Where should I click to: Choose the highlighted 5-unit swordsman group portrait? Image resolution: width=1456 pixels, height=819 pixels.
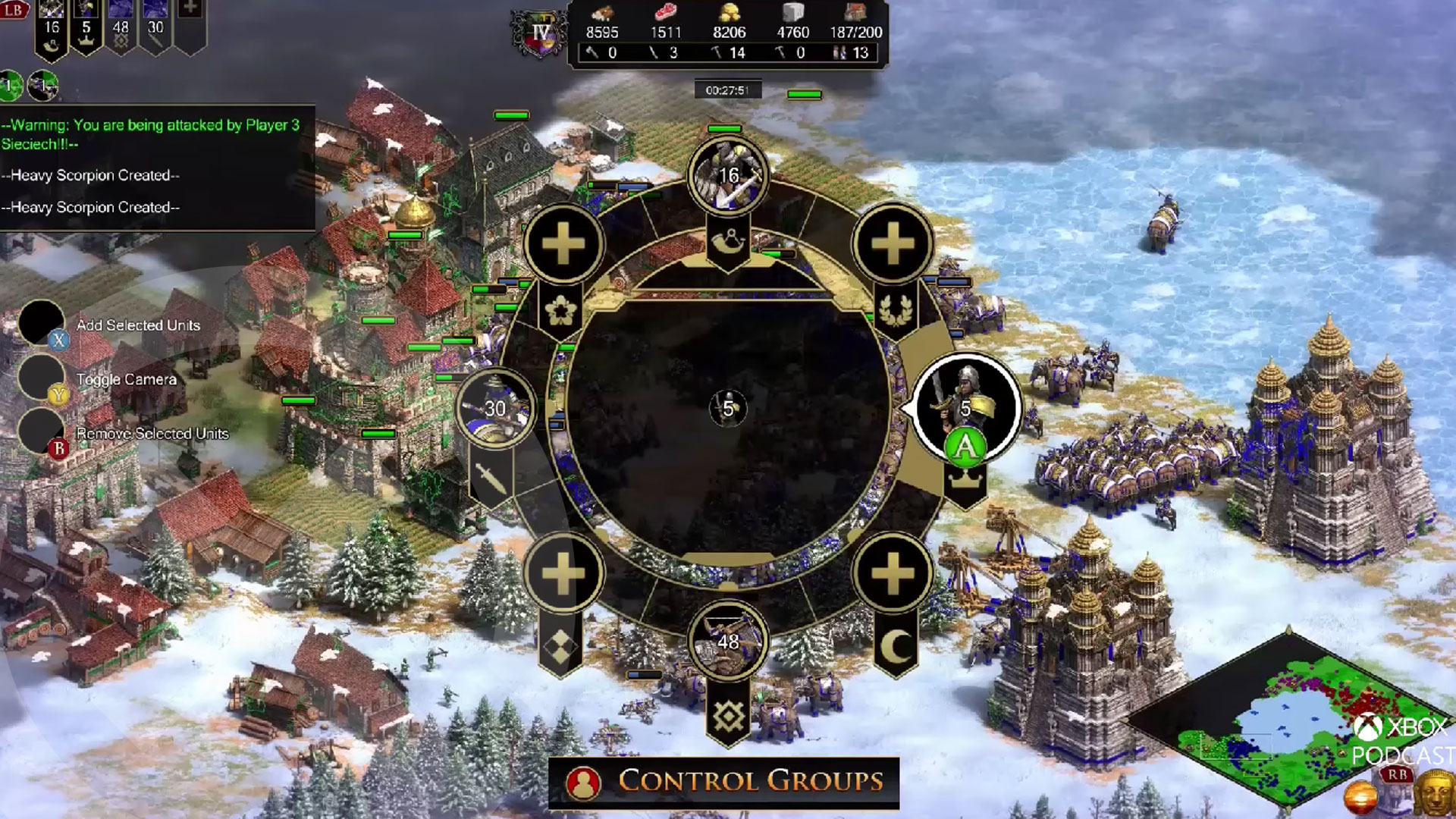966,407
